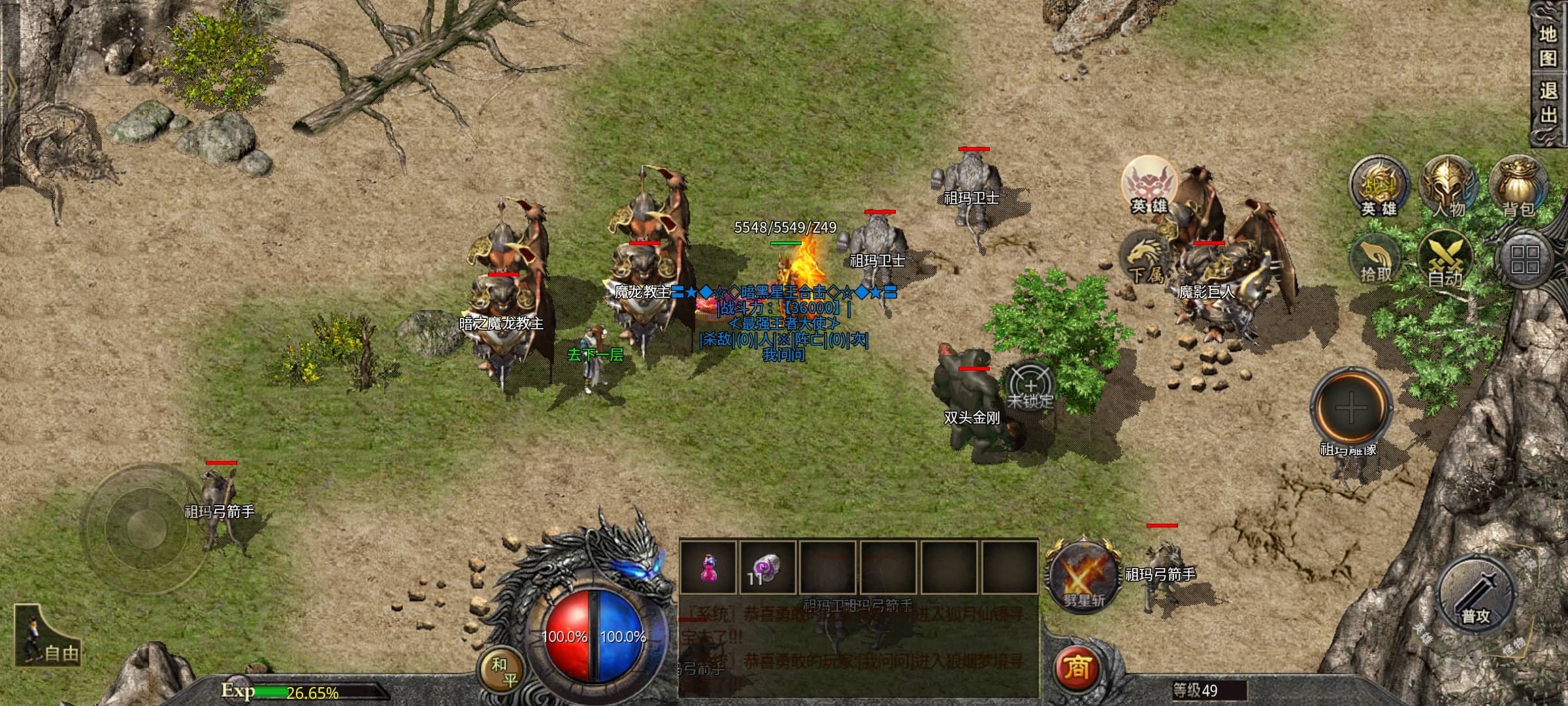
Task: Tap the 退出 exit button
Action: [1548, 103]
